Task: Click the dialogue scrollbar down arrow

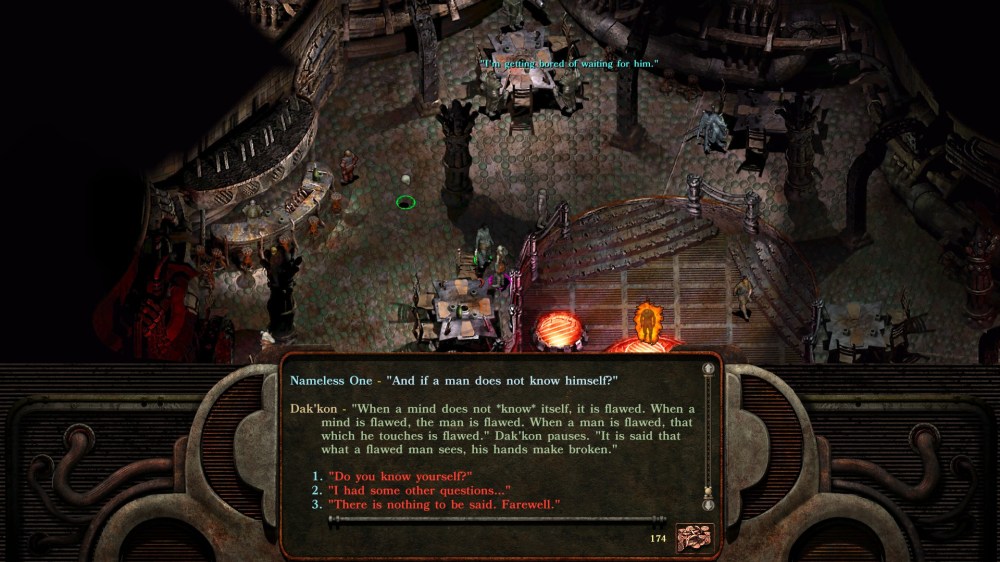Action: pyautogui.click(x=709, y=505)
